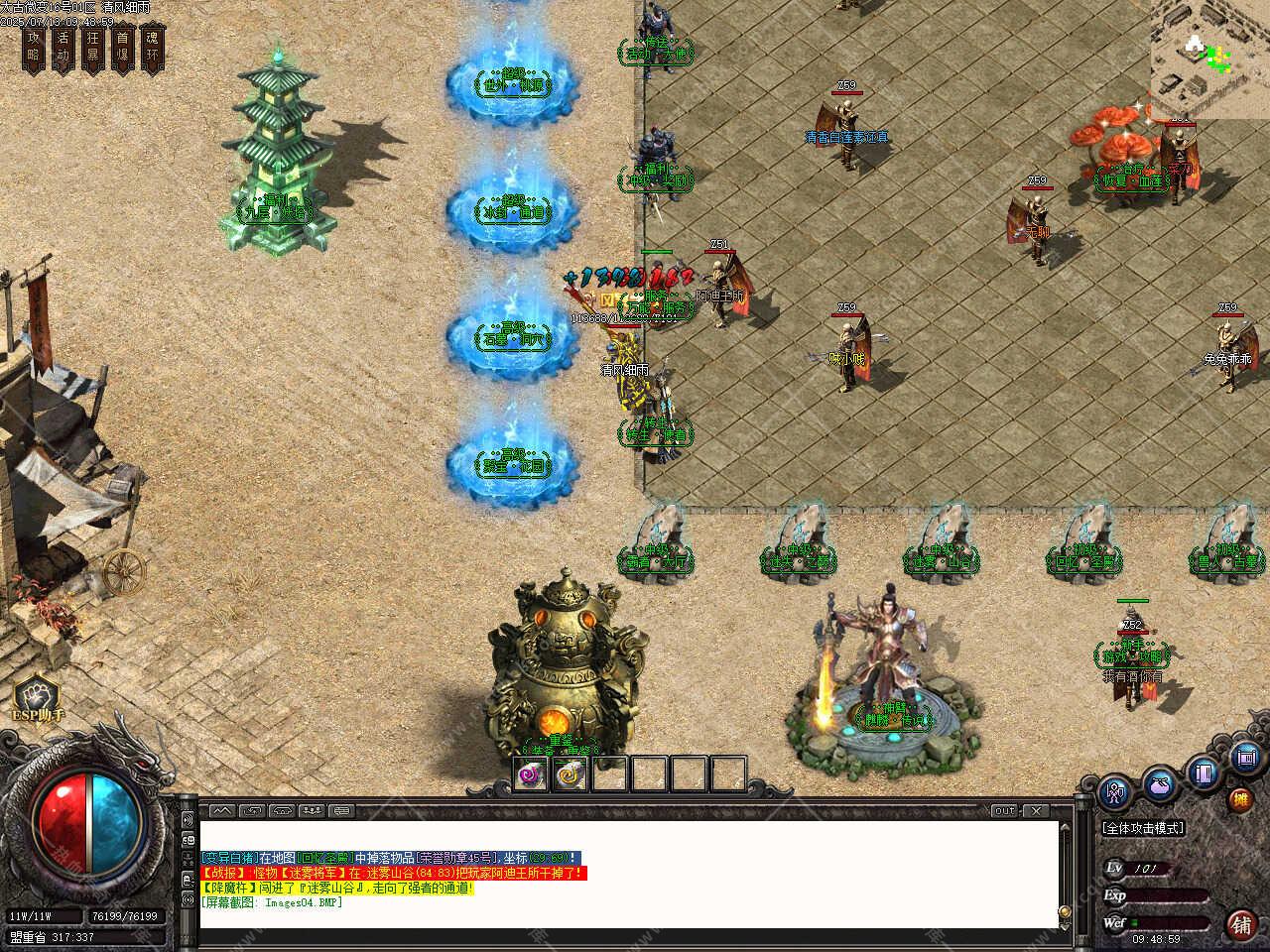
Task: Open the minimap
Action: [x=1209, y=59]
